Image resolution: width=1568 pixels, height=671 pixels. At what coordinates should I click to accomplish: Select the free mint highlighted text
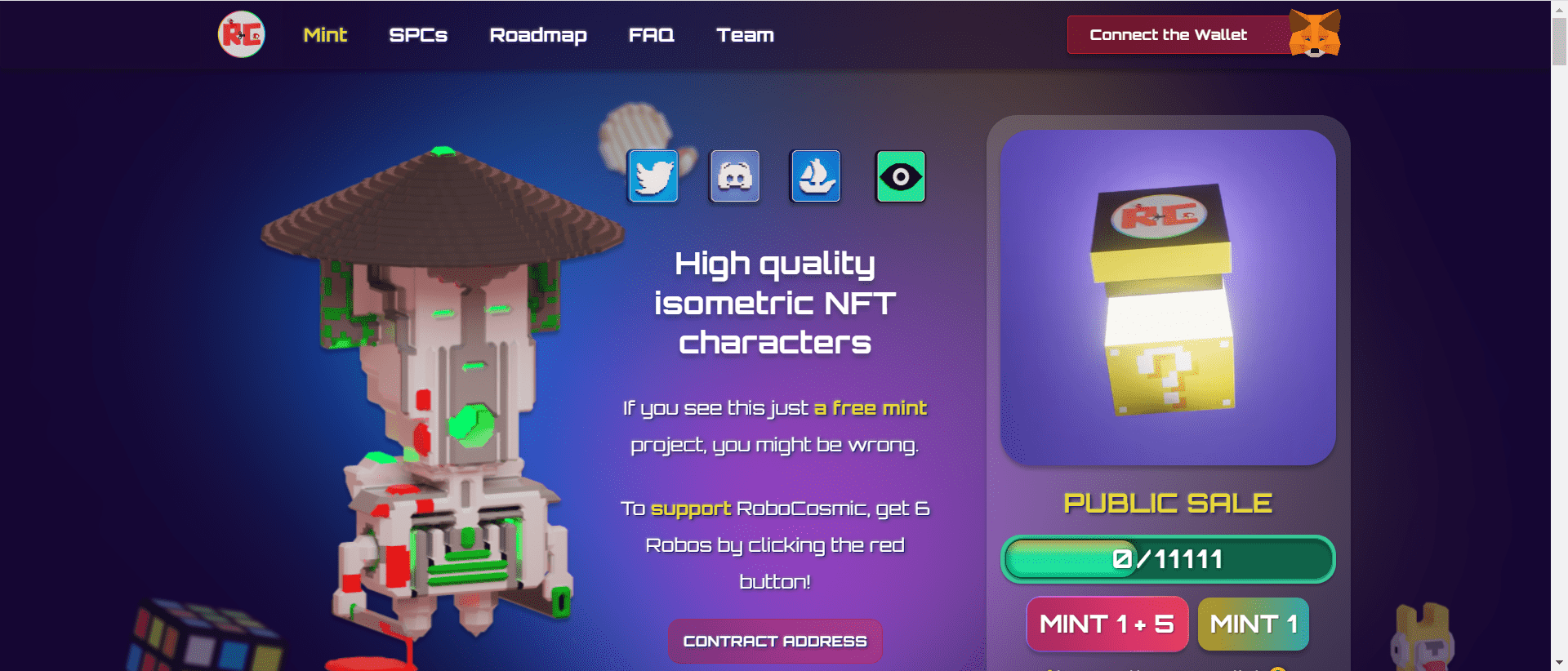871,407
